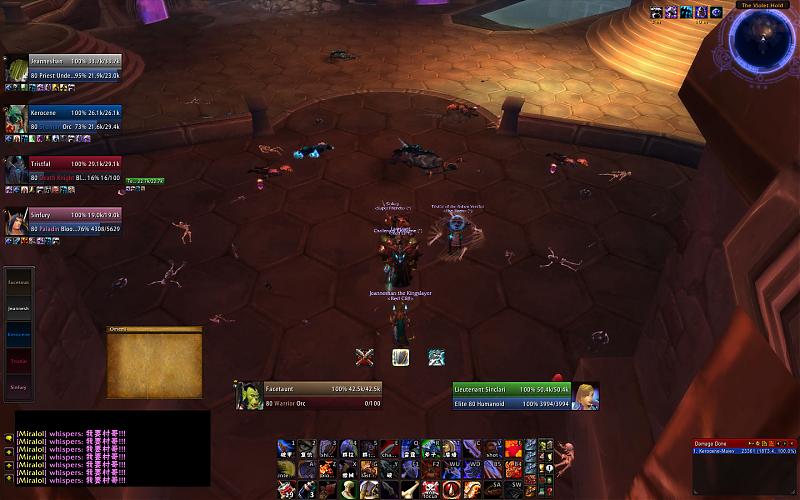Select the shield stance icon
This screenshot has height=500, width=800.
401,356
